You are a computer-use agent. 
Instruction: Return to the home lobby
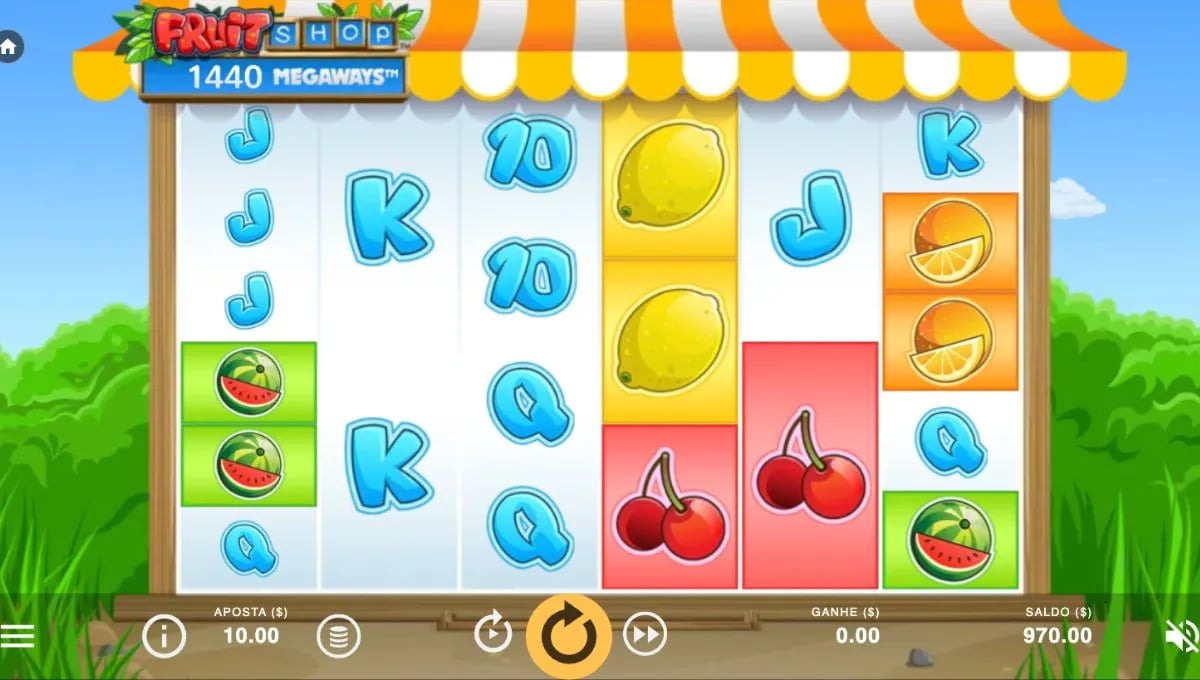click(10, 47)
